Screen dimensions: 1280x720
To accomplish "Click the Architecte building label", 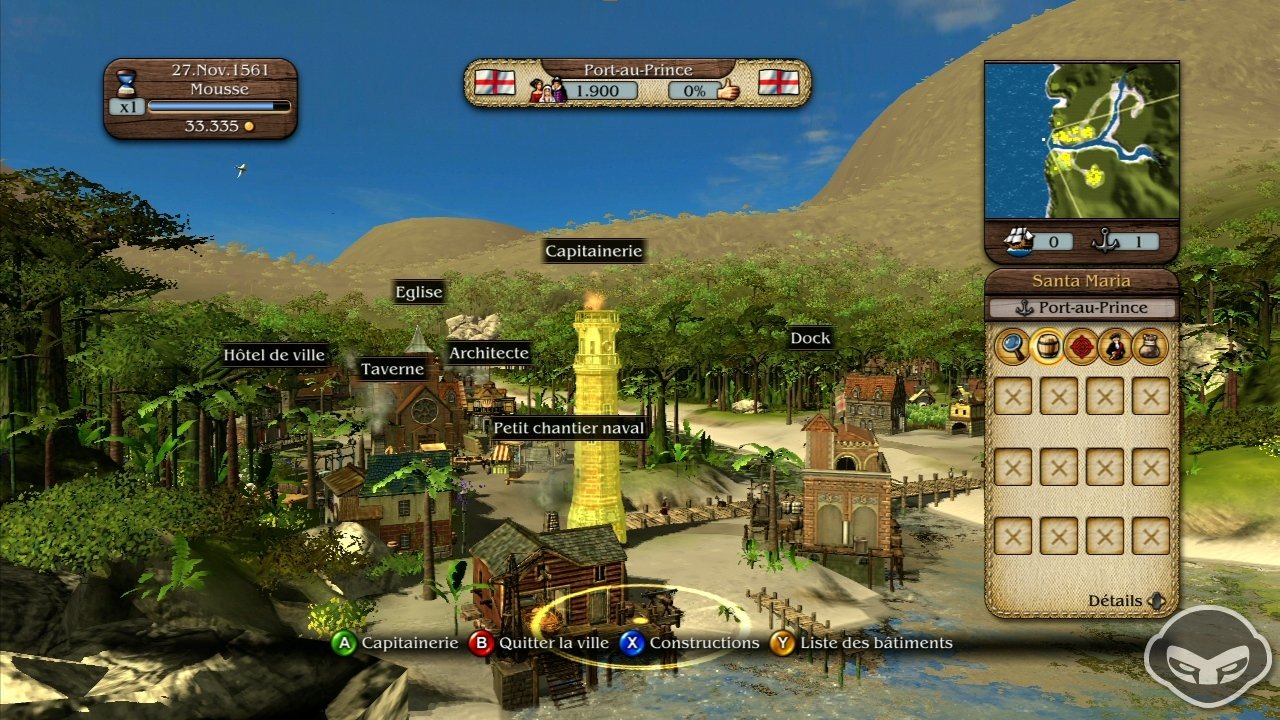I will (x=488, y=353).
